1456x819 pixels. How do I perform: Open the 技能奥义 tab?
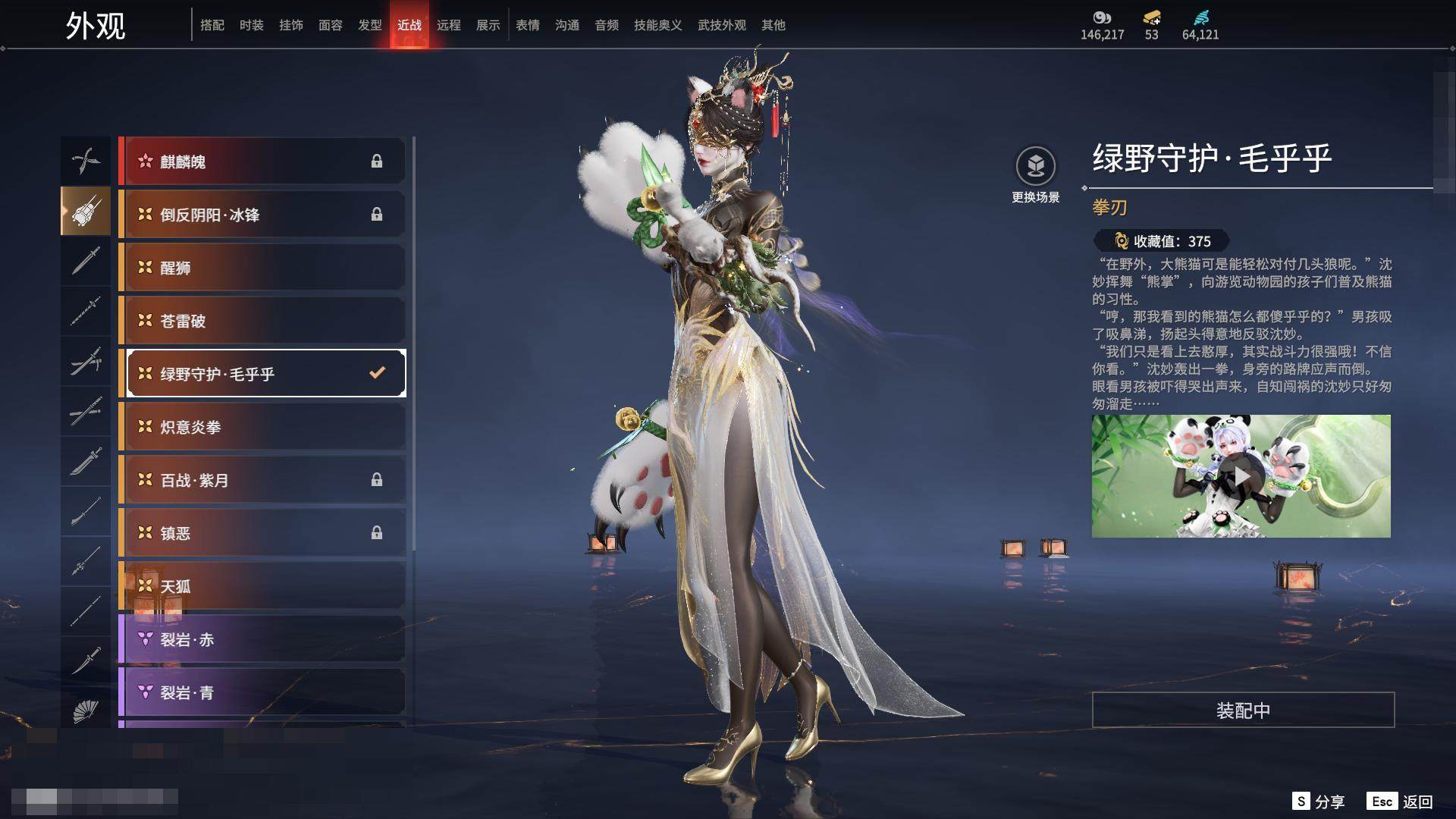(657, 25)
